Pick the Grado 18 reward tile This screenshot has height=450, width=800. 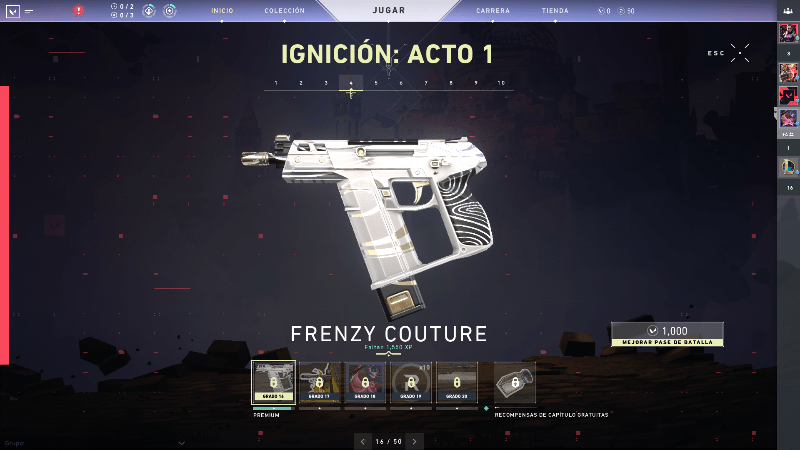pos(364,382)
